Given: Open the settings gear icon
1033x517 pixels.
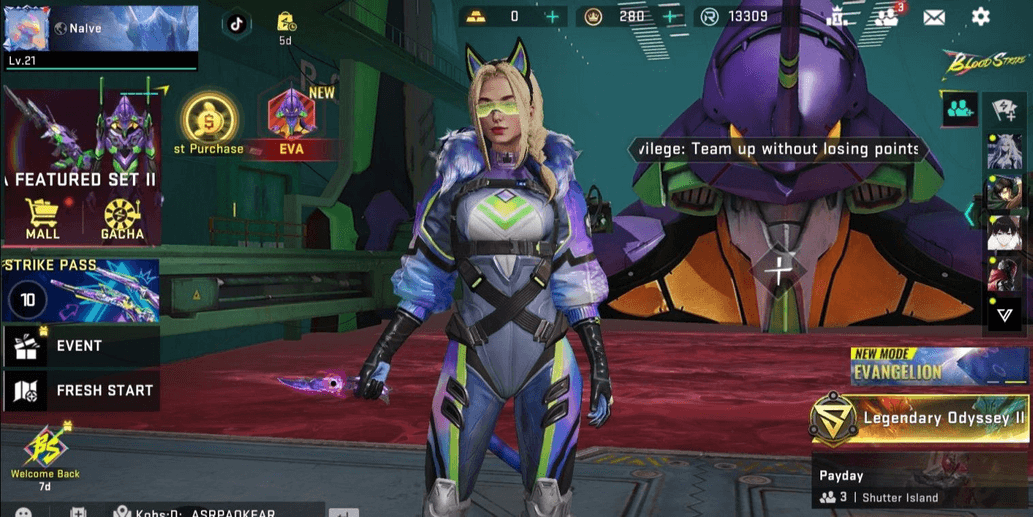Looking at the screenshot, I should (x=980, y=17).
